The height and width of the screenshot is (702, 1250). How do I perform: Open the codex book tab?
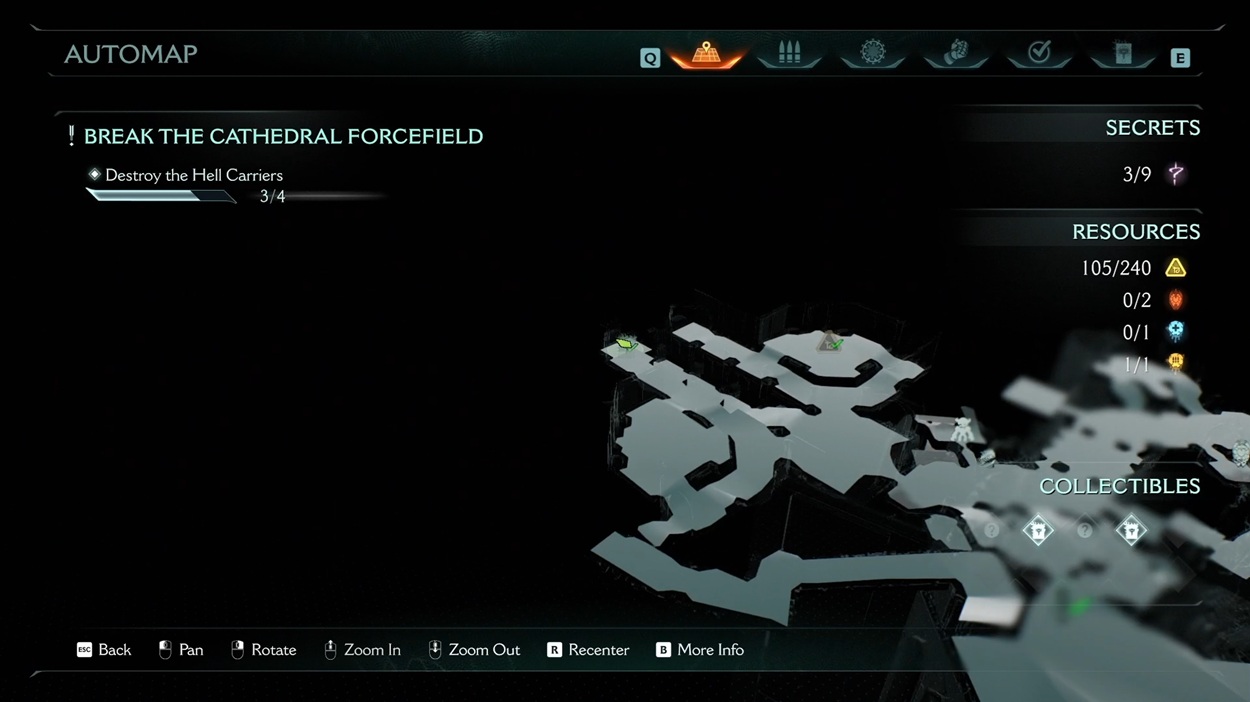(x=1123, y=53)
